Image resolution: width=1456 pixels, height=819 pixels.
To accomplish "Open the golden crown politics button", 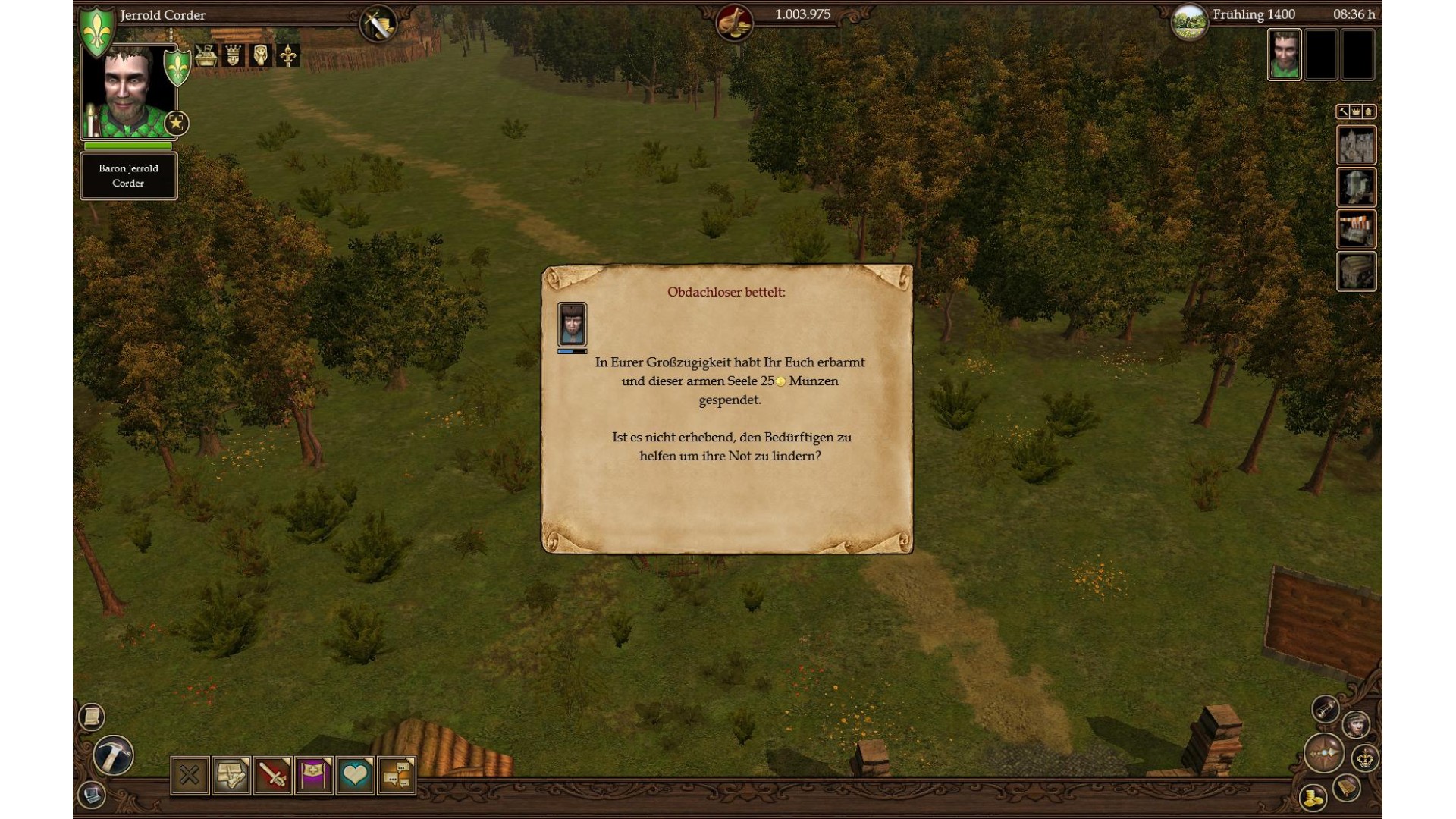I will [x=1366, y=758].
